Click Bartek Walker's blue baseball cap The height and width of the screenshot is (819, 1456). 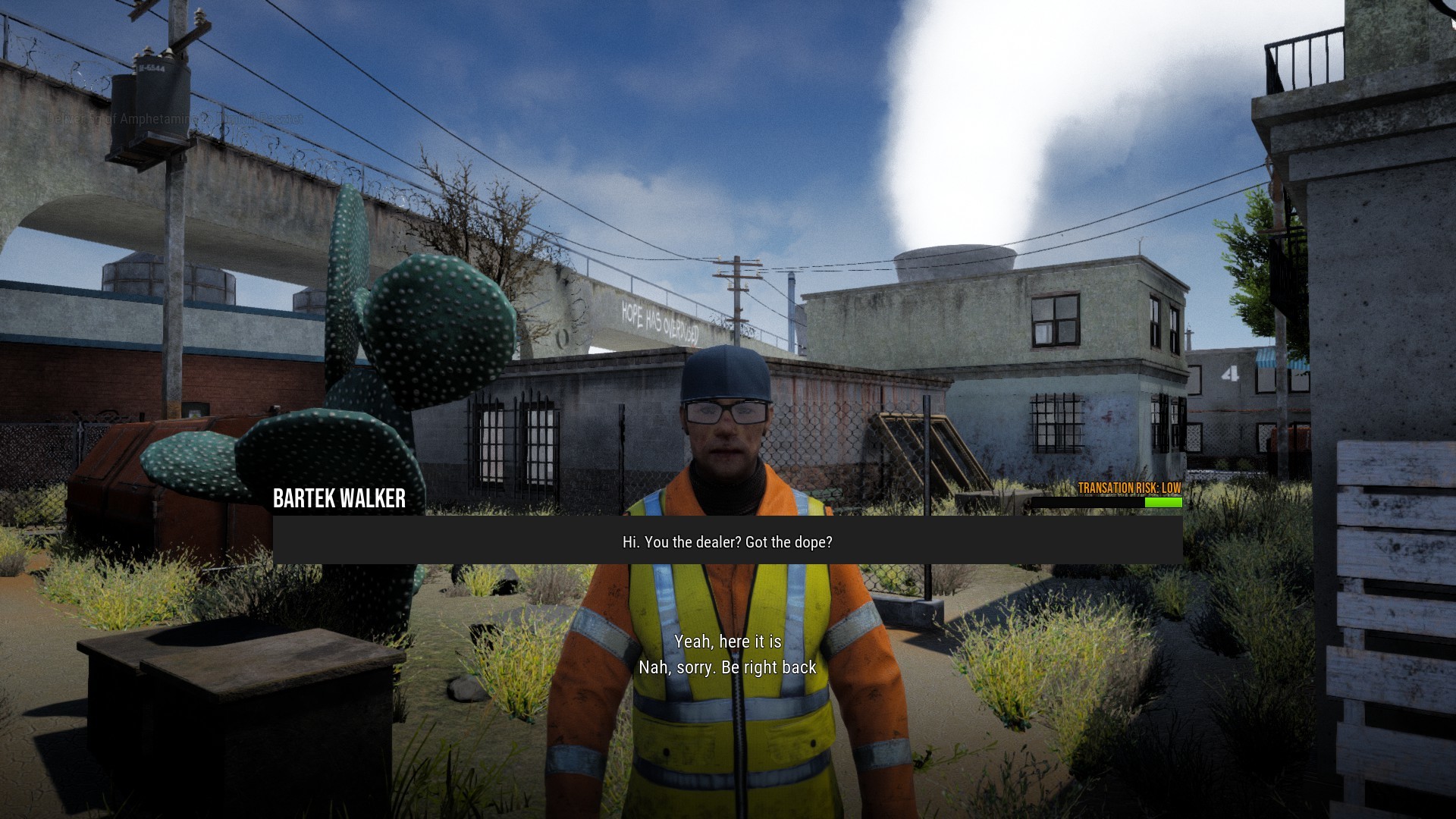[x=726, y=372]
